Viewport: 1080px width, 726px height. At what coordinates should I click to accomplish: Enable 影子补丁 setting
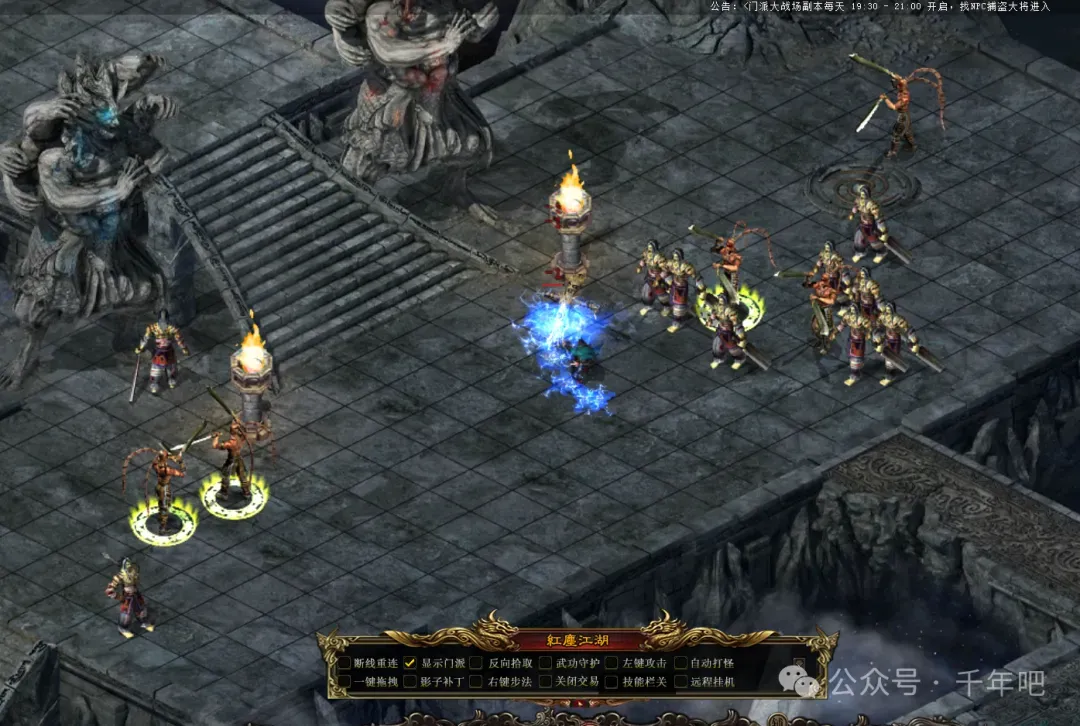pyautogui.click(x=411, y=681)
